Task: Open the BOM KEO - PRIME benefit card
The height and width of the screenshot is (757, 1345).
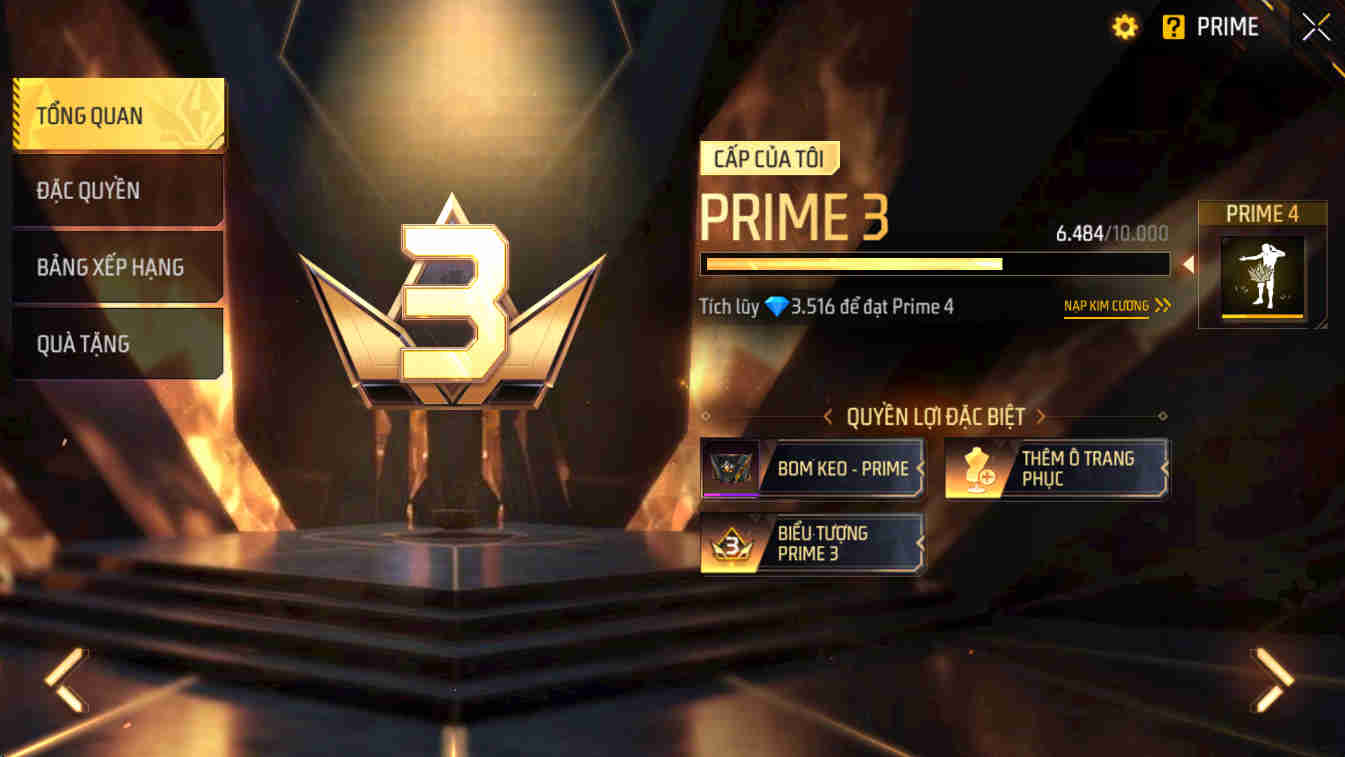Action: (812, 468)
